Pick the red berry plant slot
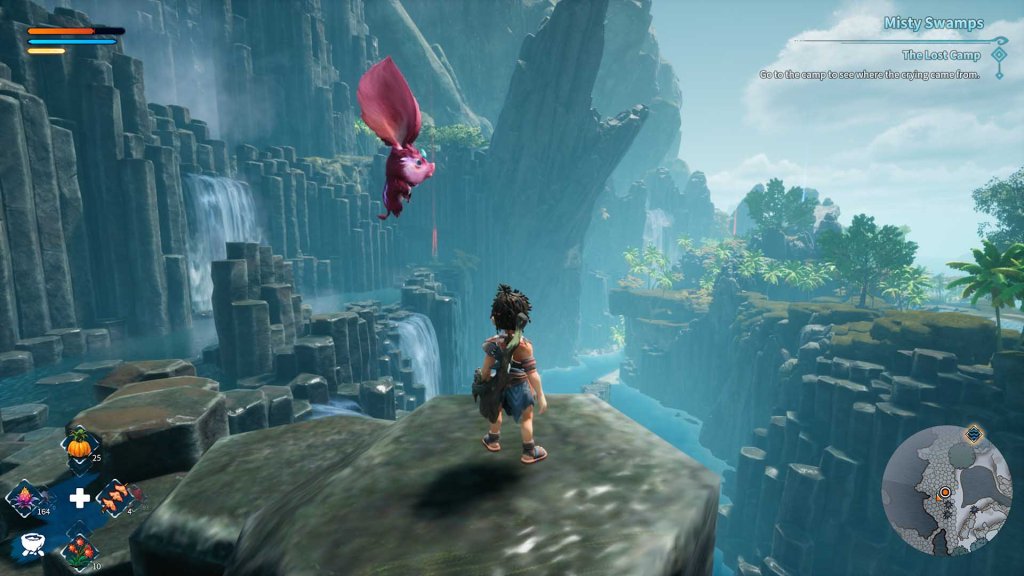The width and height of the screenshot is (1024, 576). tap(78, 549)
